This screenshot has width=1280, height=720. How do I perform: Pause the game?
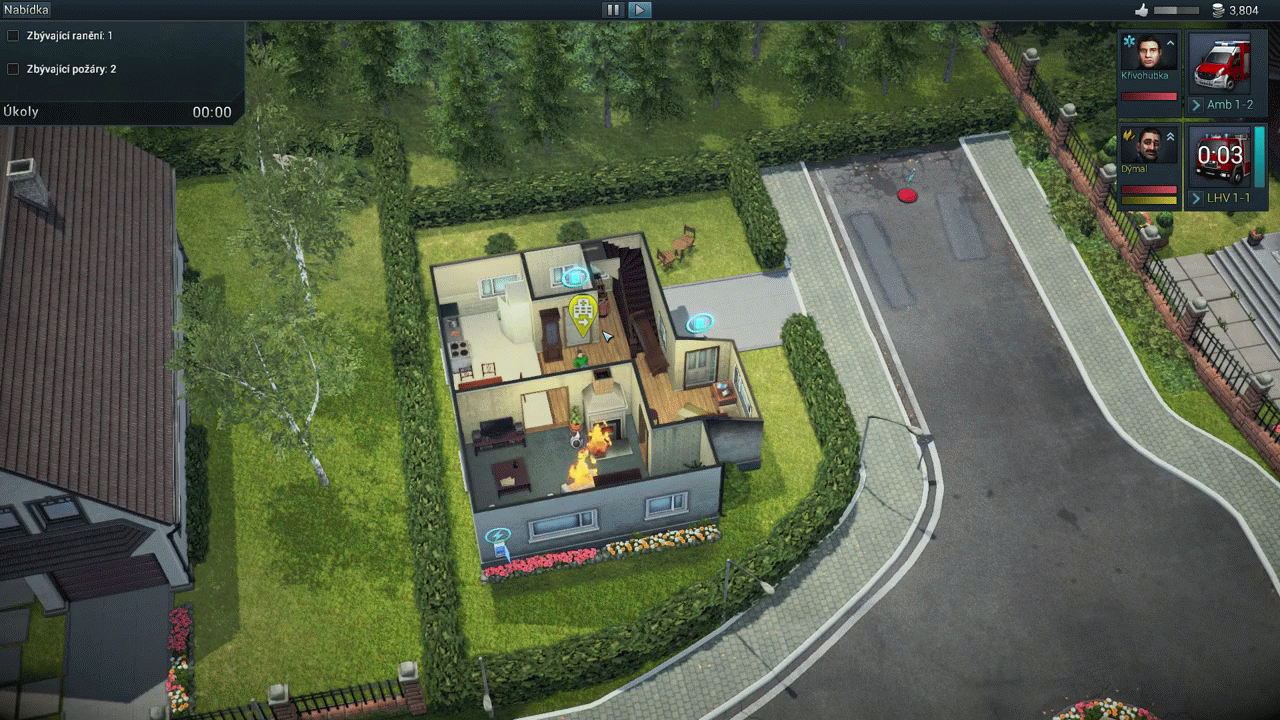click(613, 10)
